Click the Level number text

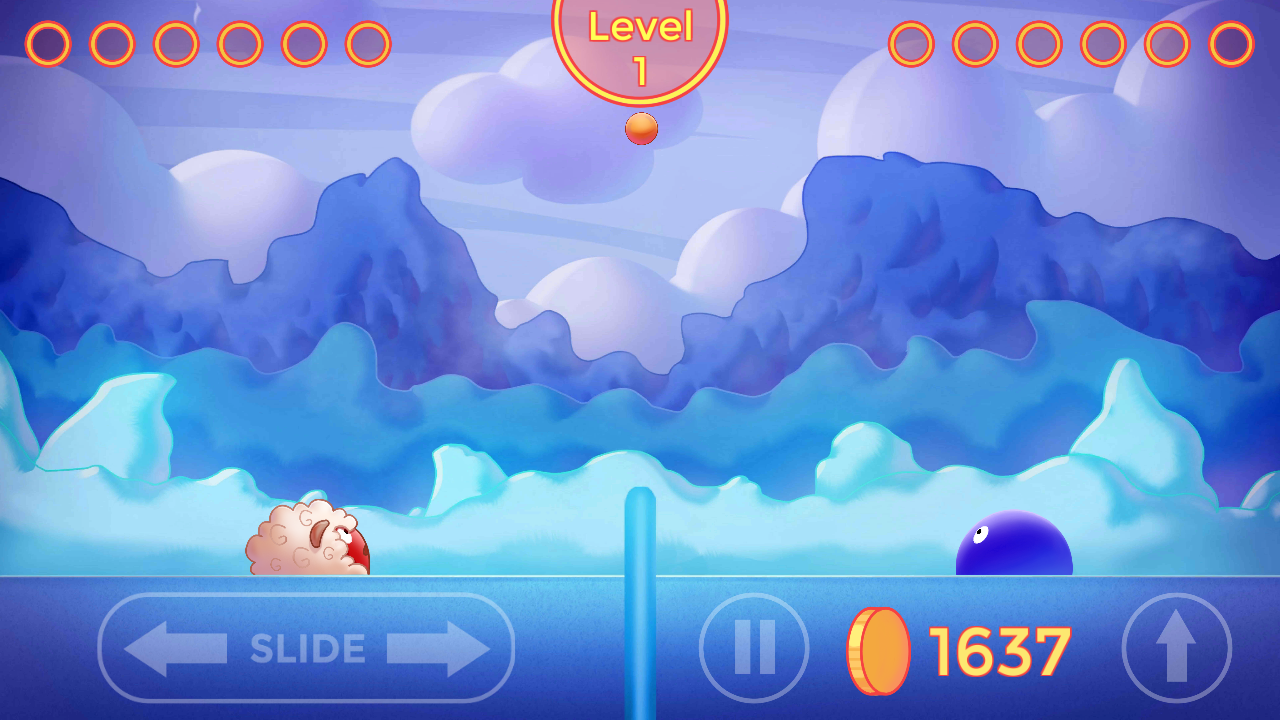pos(640,70)
